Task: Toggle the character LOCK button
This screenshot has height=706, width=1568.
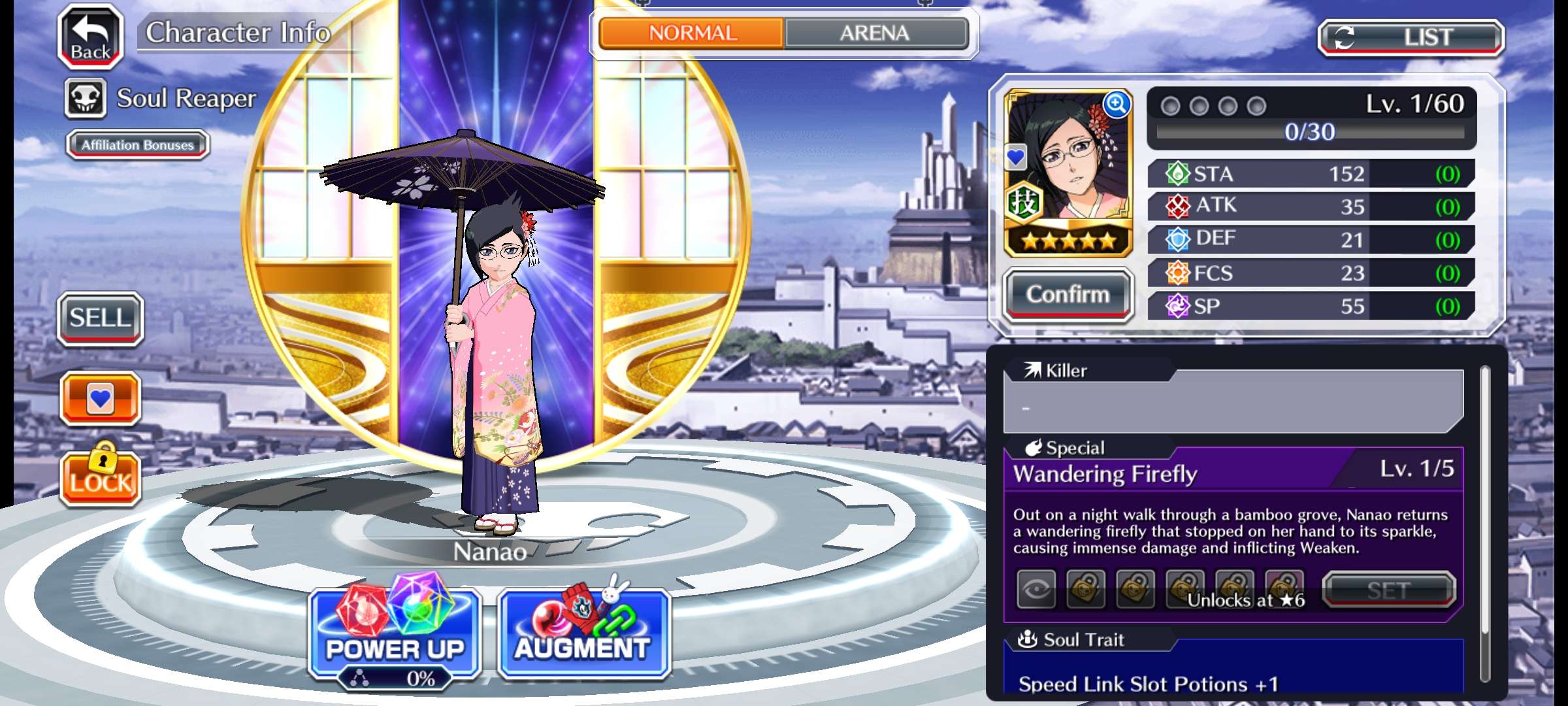Action: (101, 477)
